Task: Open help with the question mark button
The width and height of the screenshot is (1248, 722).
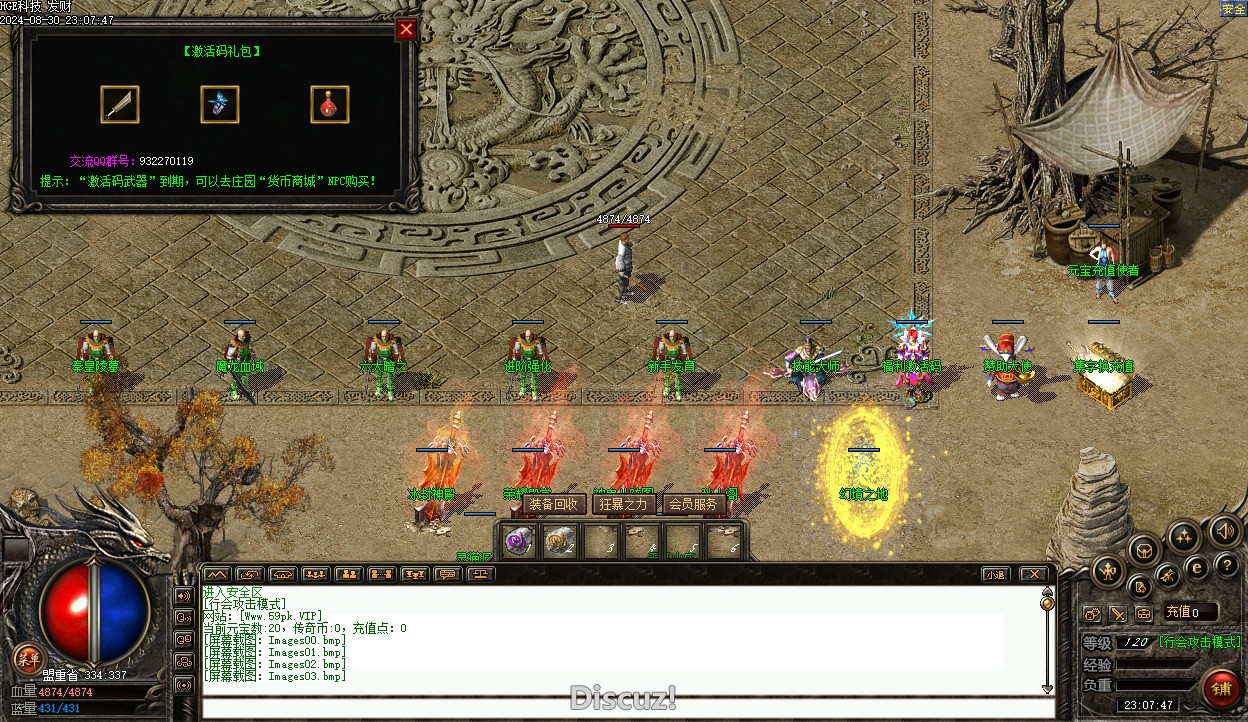Action: (x=1226, y=566)
